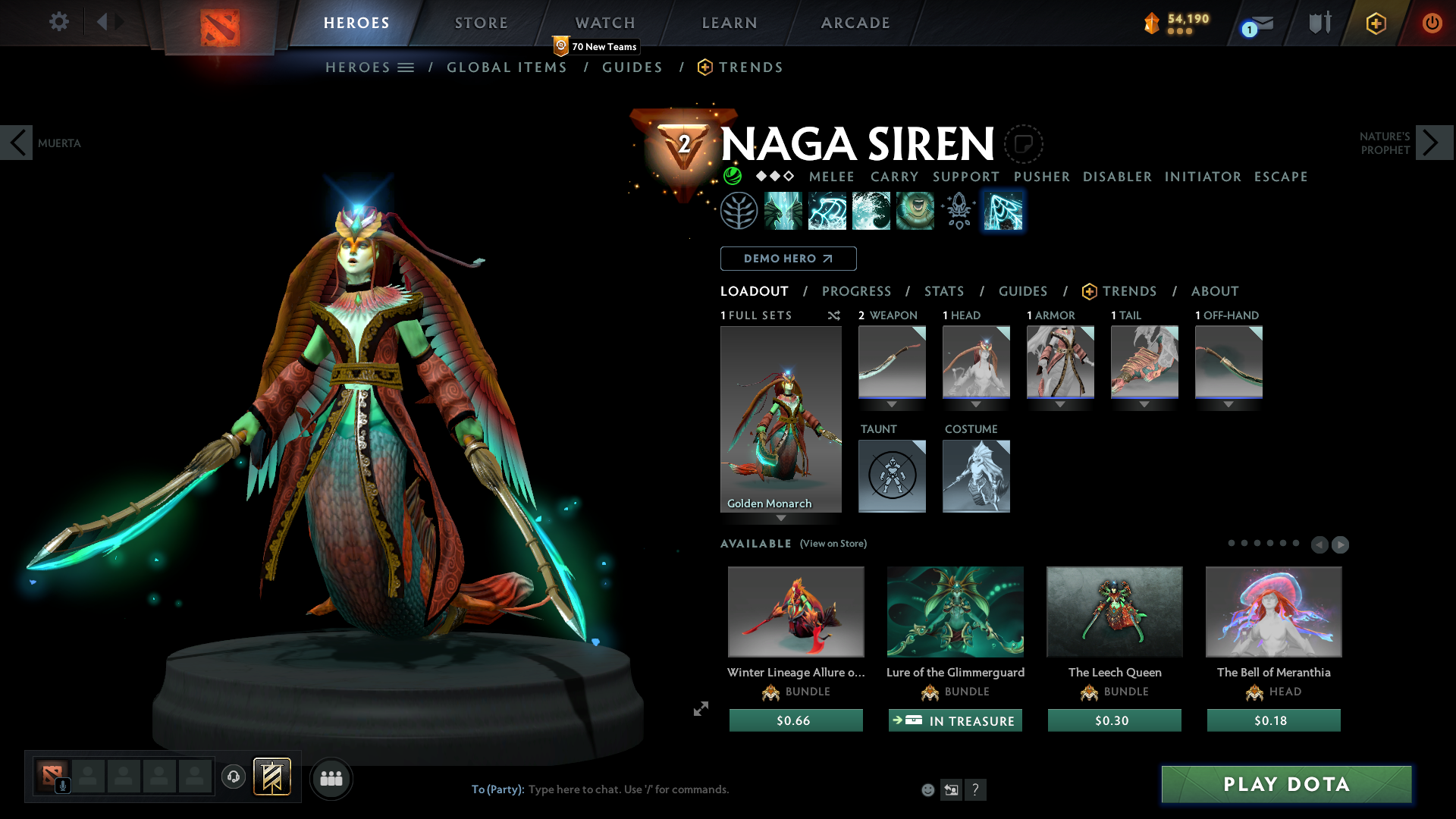Click the Demo Hero button
Screen dimensions: 1456x819
click(x=788, y=259)
